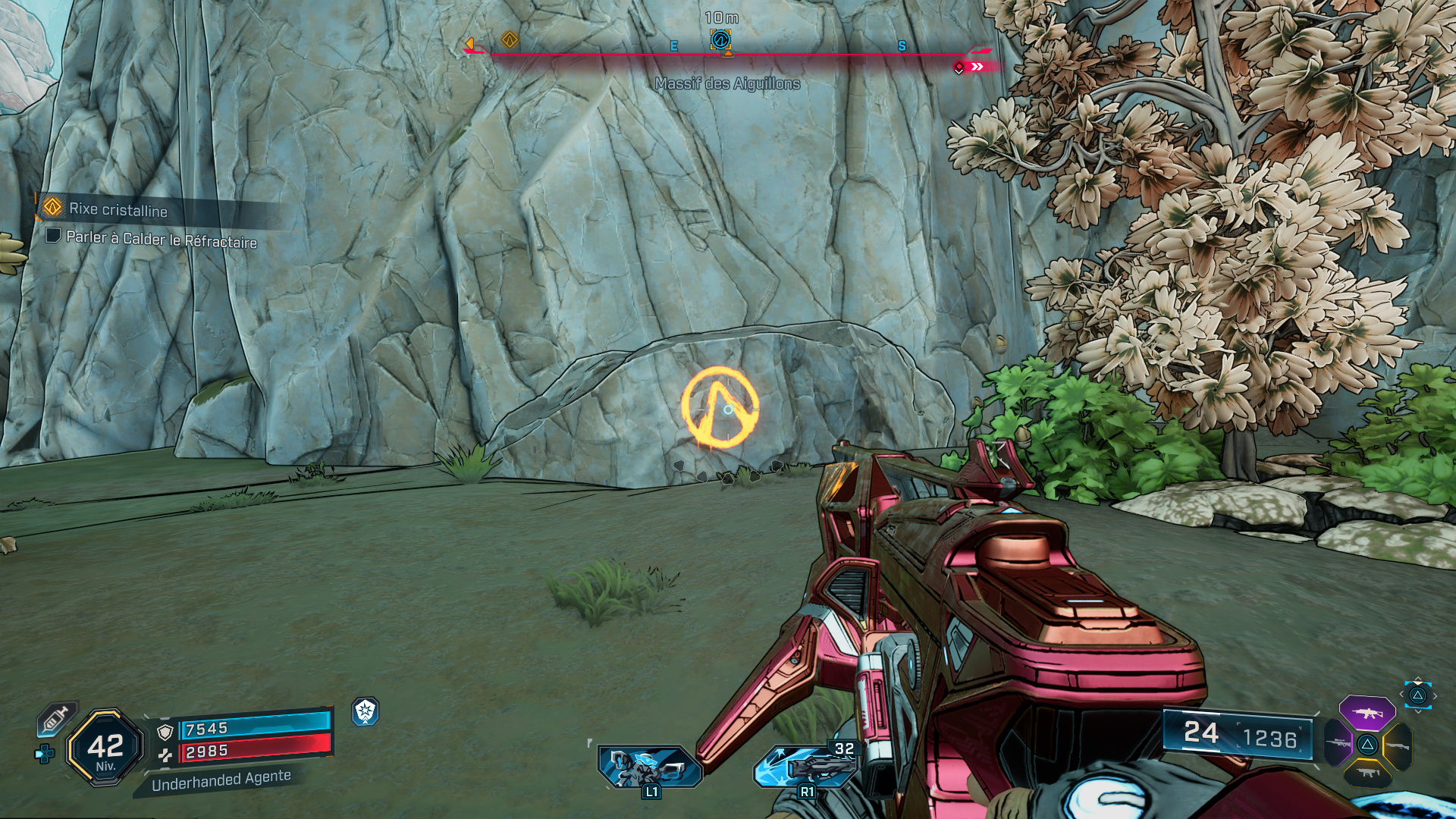Equip the submachine gun weapon slot
1456x819 pixels.
[x=1367, y=773]
